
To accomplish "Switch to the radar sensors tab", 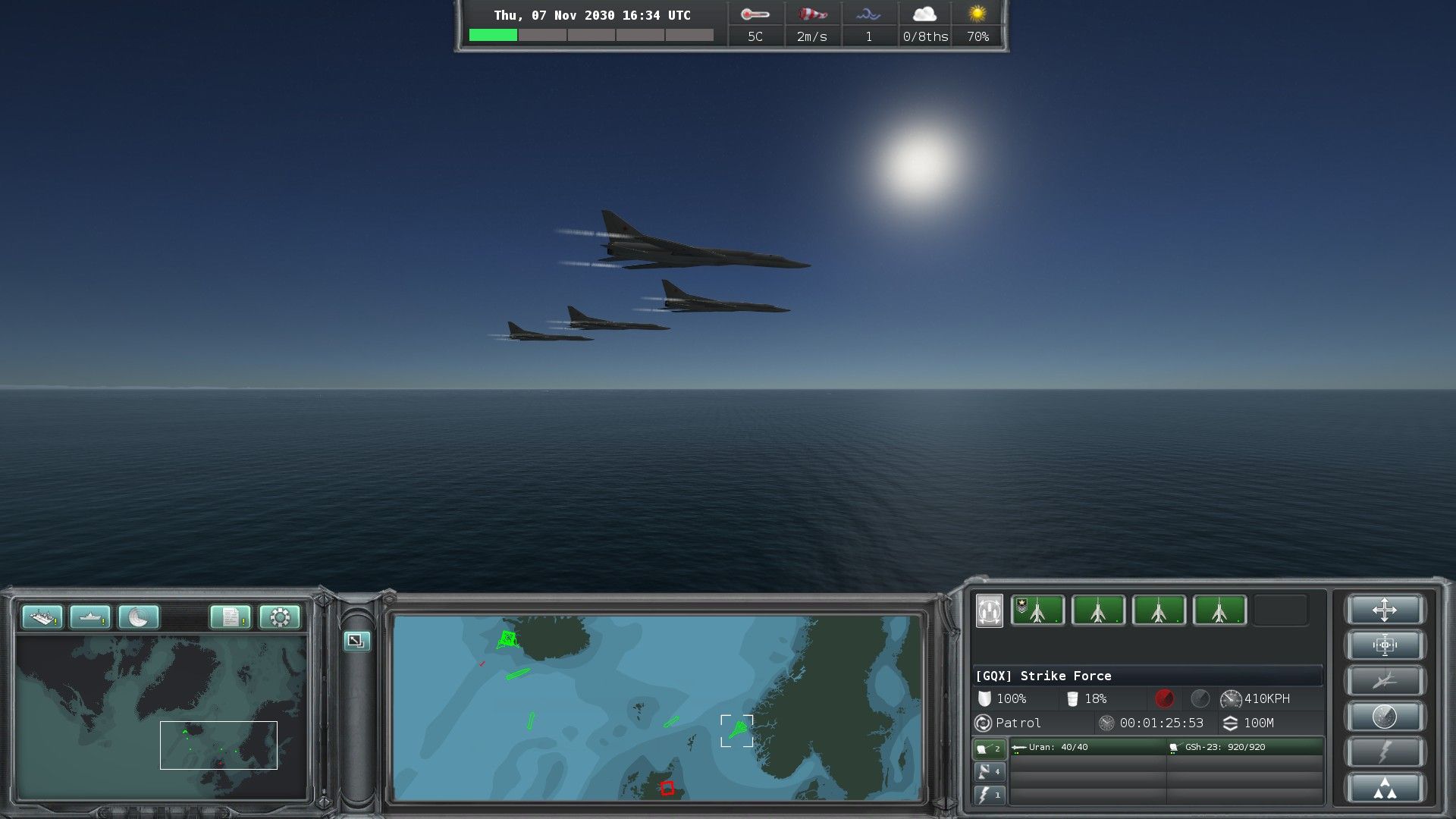I will coord(989,772).
